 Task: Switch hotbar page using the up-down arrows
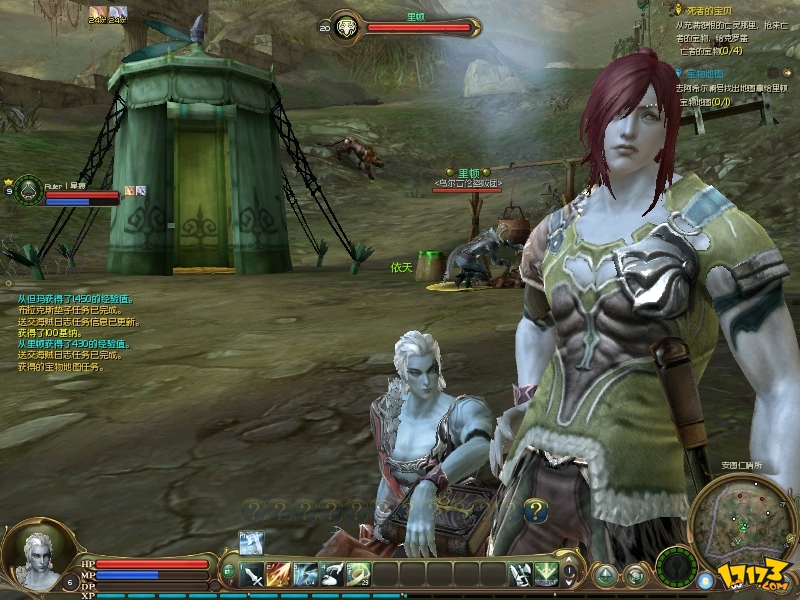571,574
